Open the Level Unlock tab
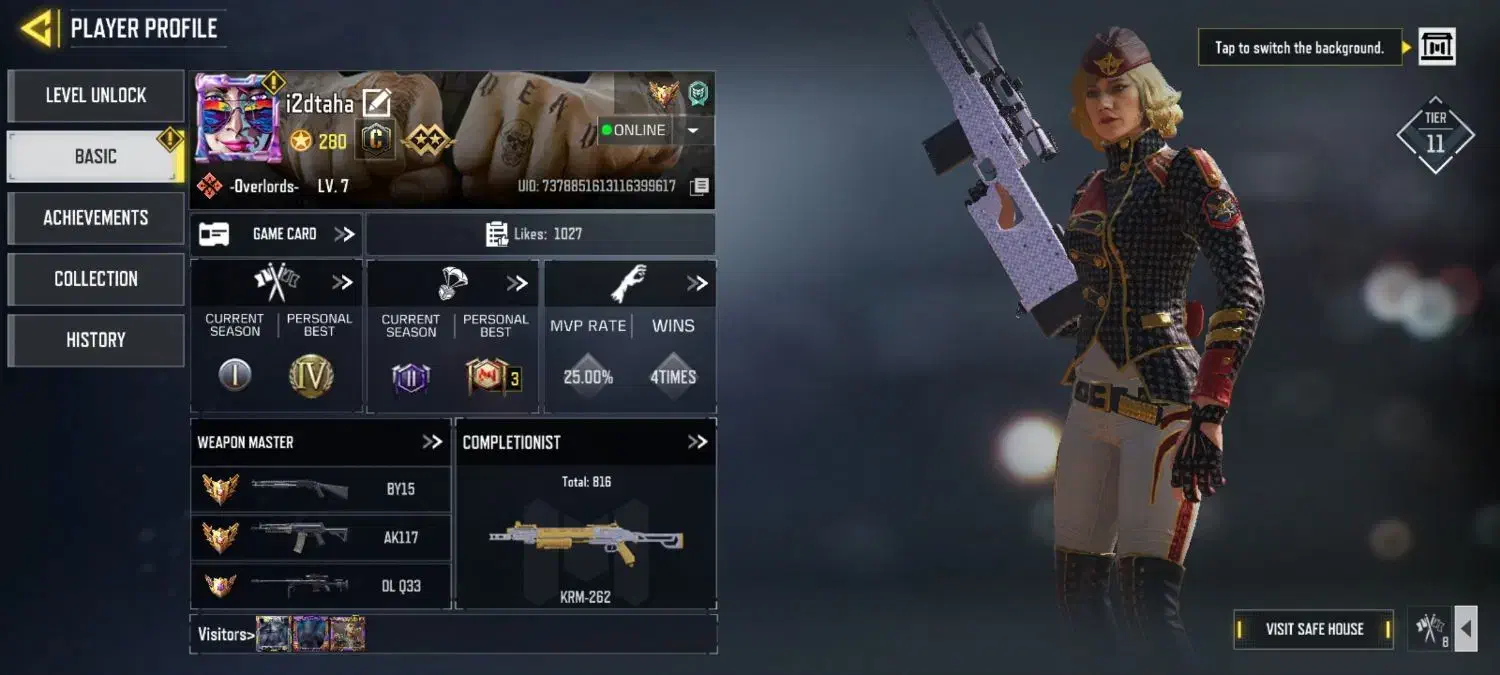1500x675 pixels. [96, 96]
